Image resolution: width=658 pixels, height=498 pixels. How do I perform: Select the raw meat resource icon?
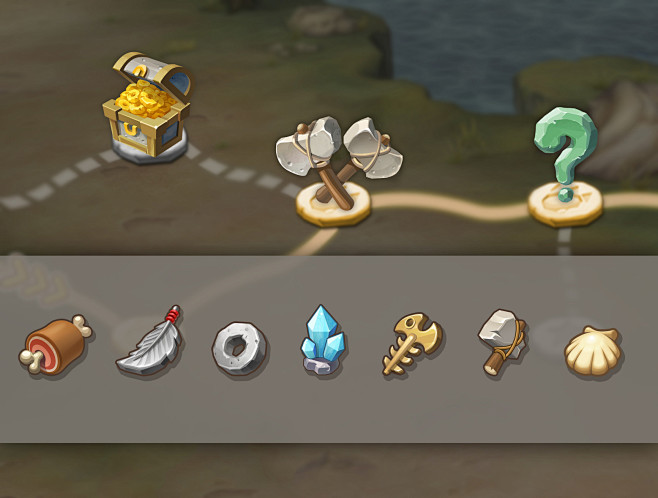tap(56, 345)
